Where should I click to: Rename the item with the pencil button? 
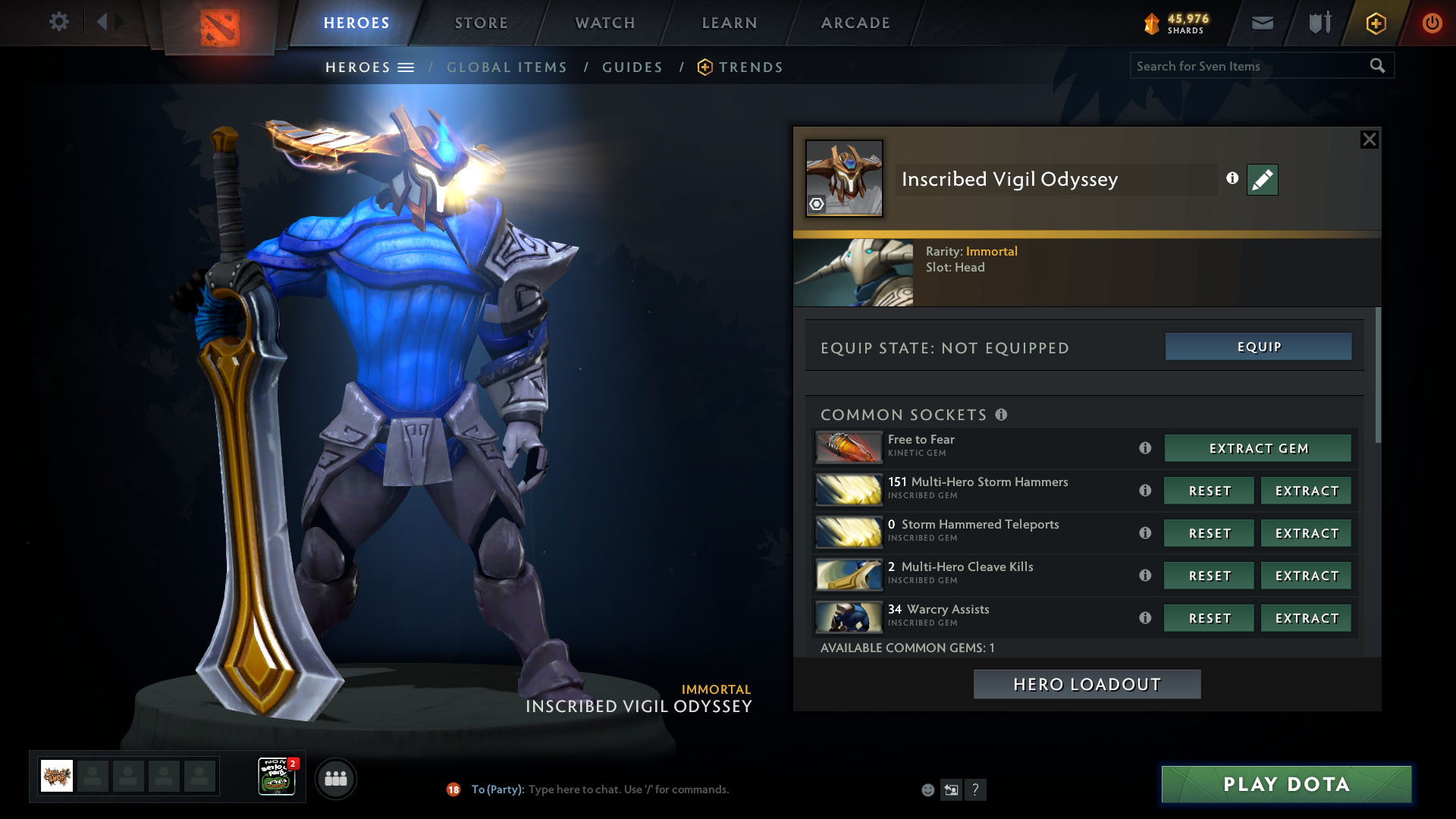pos(1262,180)
